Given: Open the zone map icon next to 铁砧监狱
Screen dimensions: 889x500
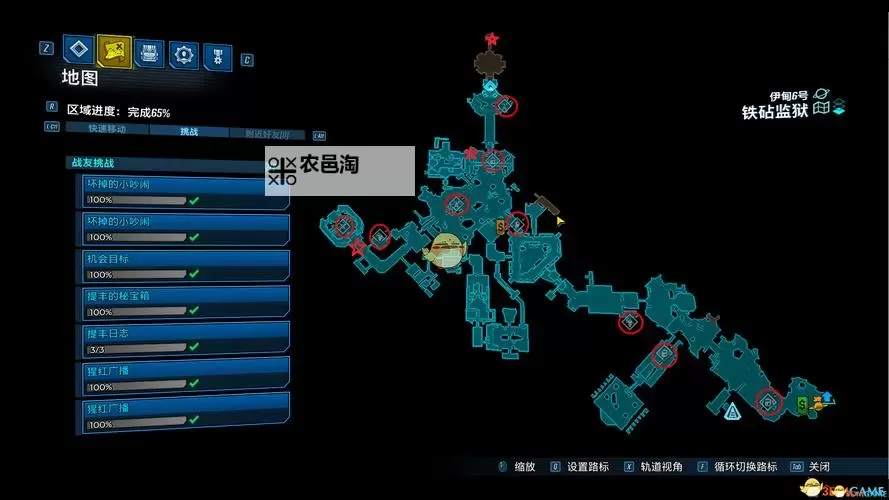Looking at the screenshot, I should 821,108.
